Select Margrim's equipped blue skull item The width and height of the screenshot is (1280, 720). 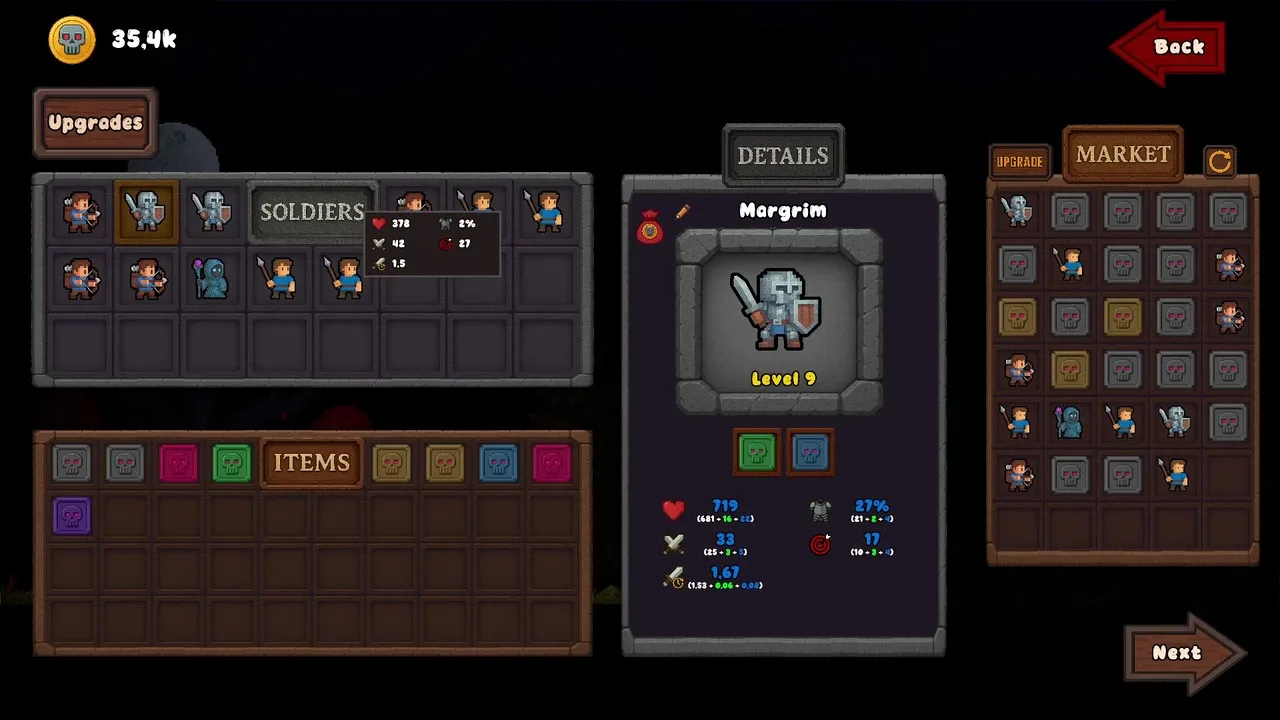[x=810, y=453]
